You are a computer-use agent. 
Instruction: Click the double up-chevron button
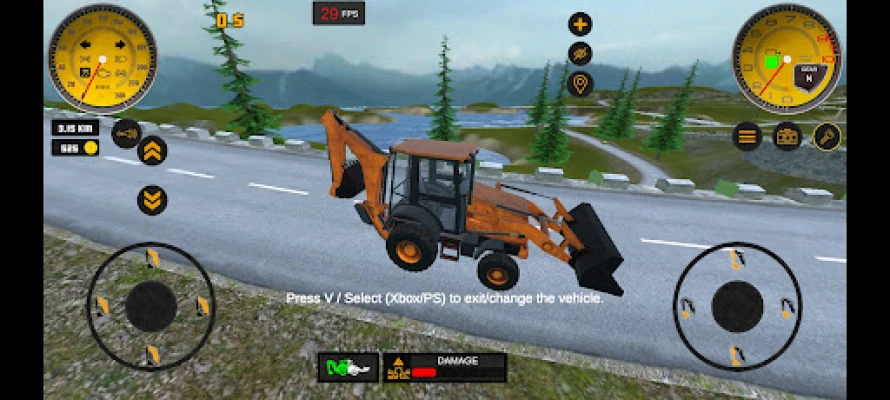[x=152, y=151]
